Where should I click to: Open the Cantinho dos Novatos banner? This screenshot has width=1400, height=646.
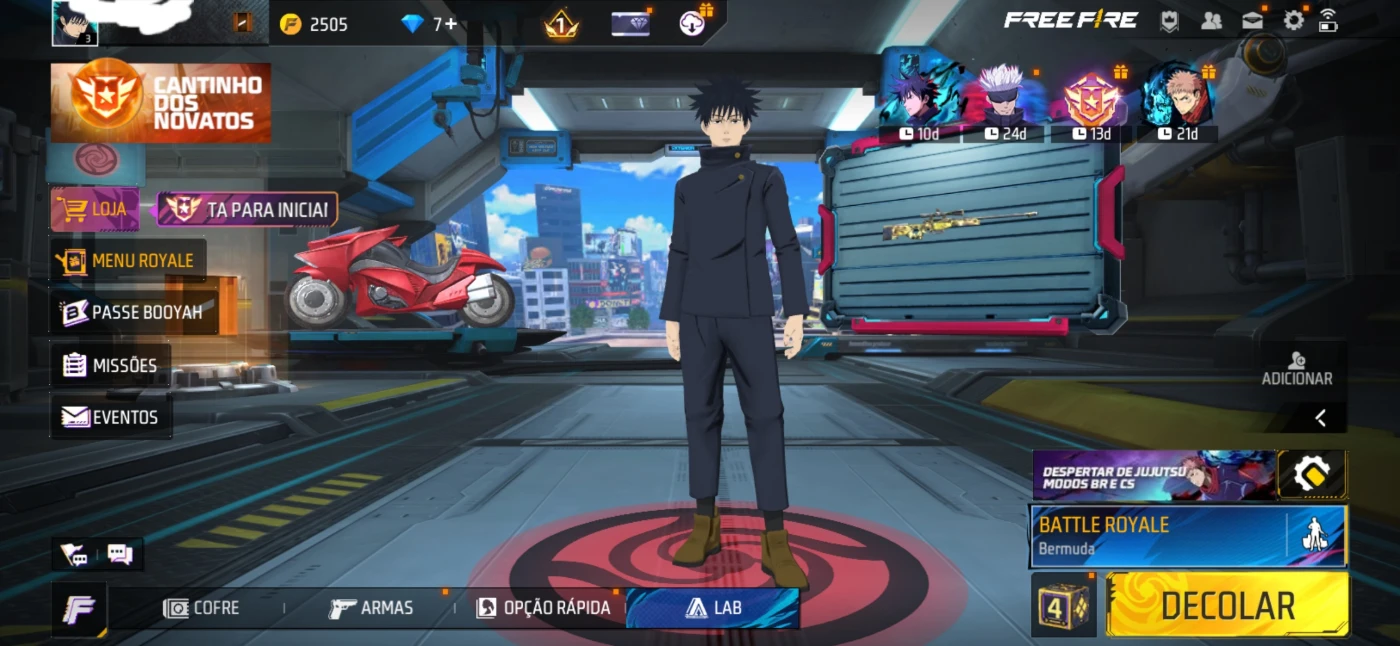click(161, 102)
